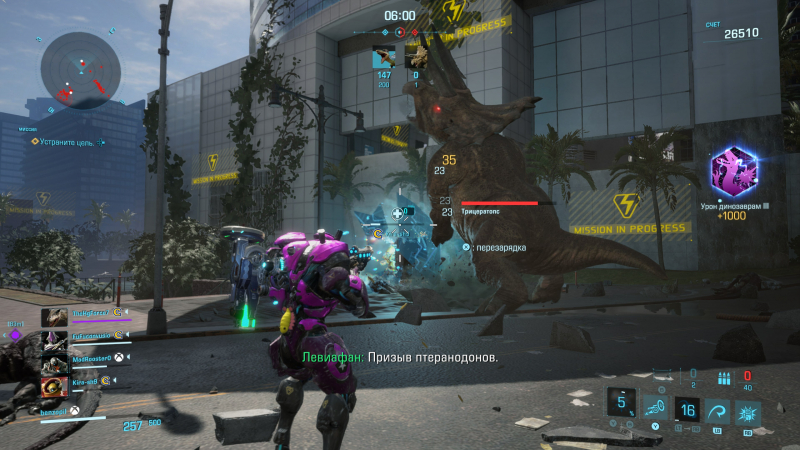Activate the cannon weapon ability icon

pos(654,408)
